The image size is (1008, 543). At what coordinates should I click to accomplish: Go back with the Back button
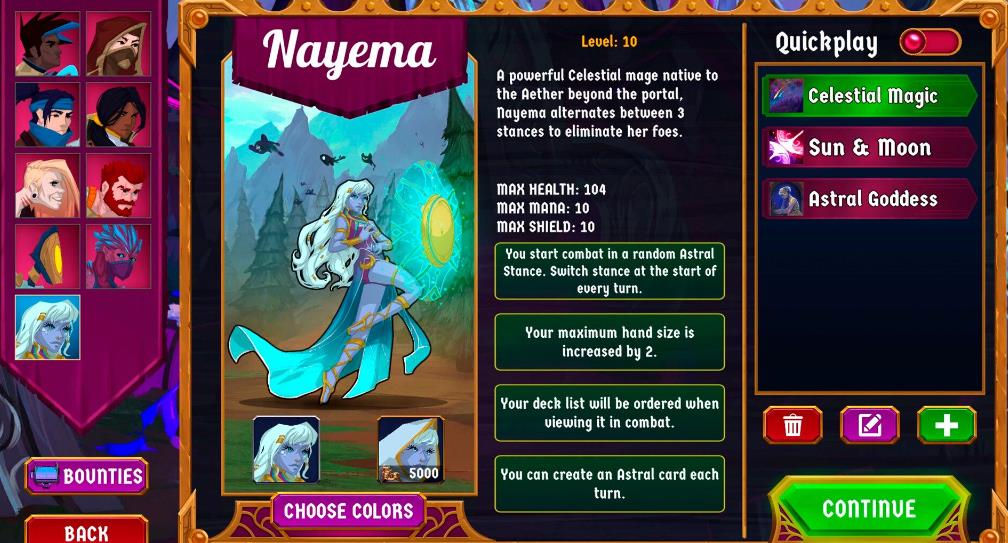click(x=87, y=531)
